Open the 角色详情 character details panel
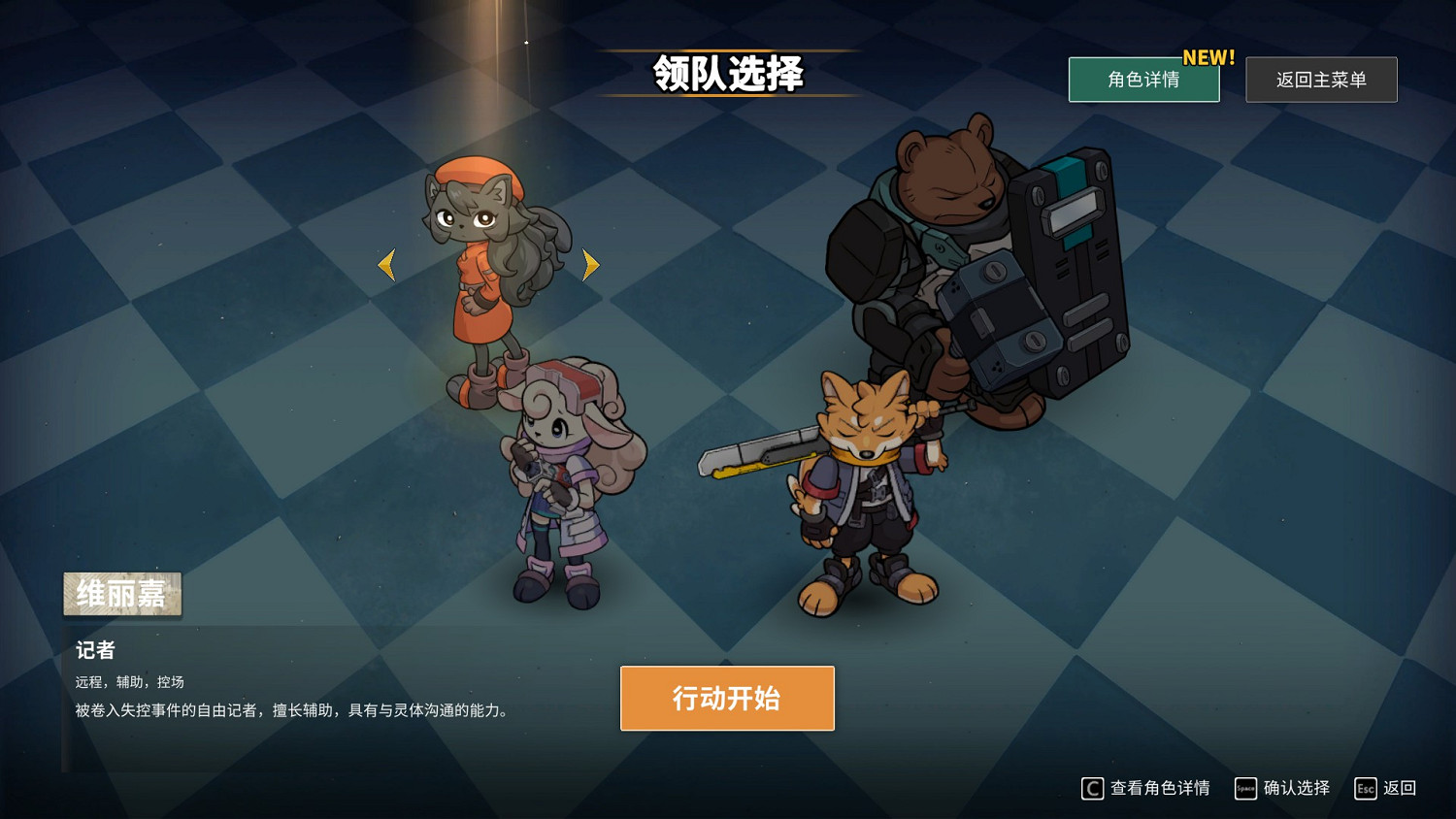The height and width of the screenshot is (819, 1456). tap(1143, 80)
